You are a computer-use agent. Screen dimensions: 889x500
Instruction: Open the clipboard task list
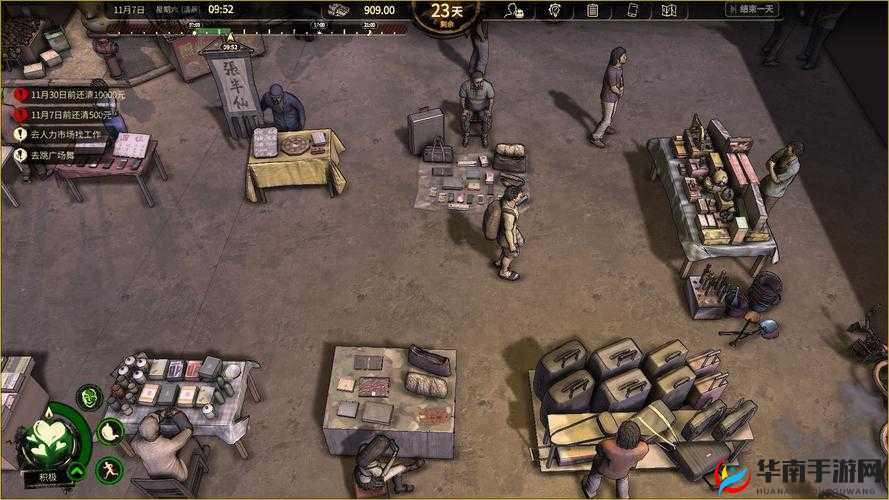(592, 11)
